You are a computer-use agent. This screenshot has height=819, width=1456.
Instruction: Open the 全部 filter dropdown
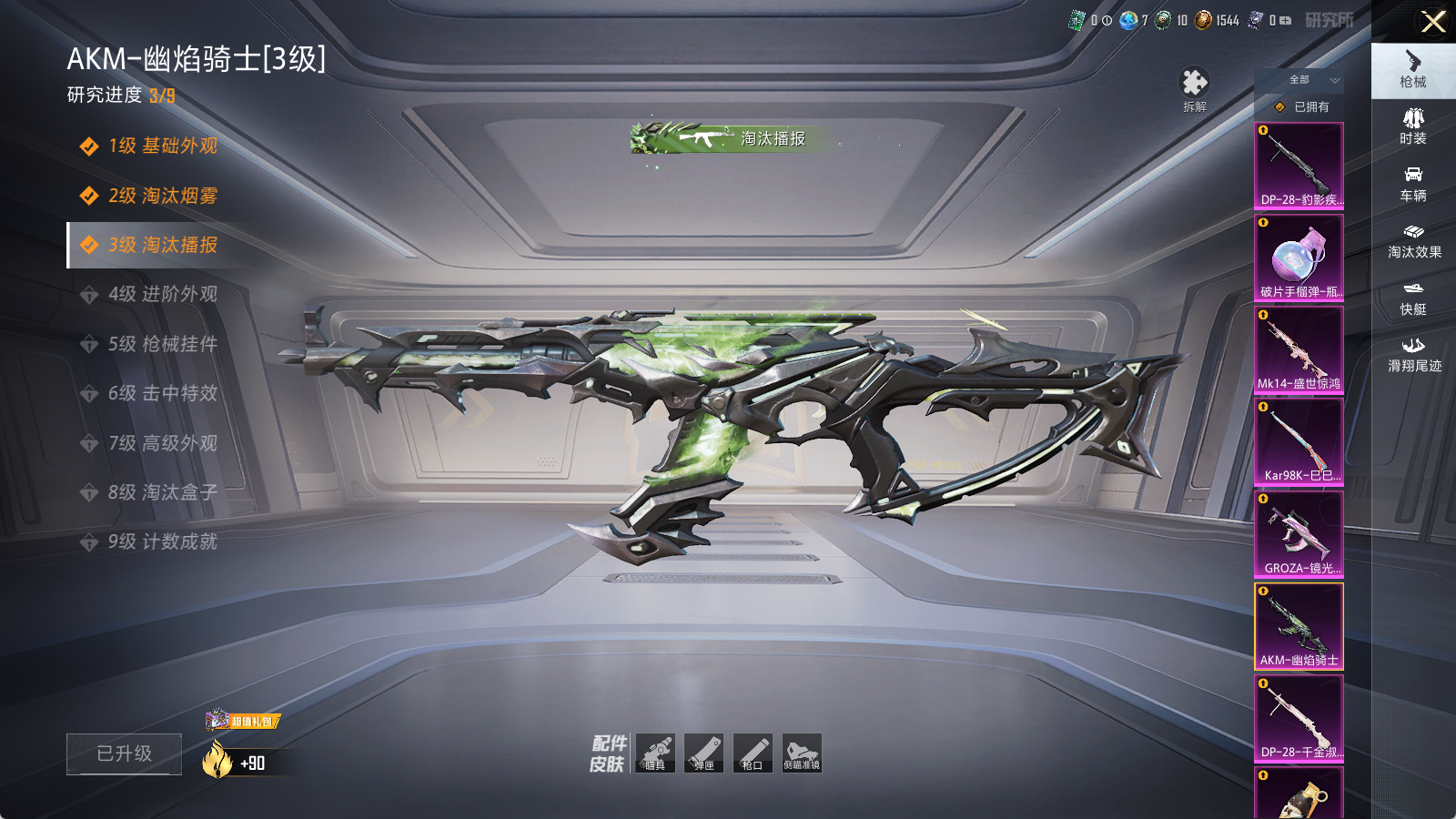click(1310, 80)
